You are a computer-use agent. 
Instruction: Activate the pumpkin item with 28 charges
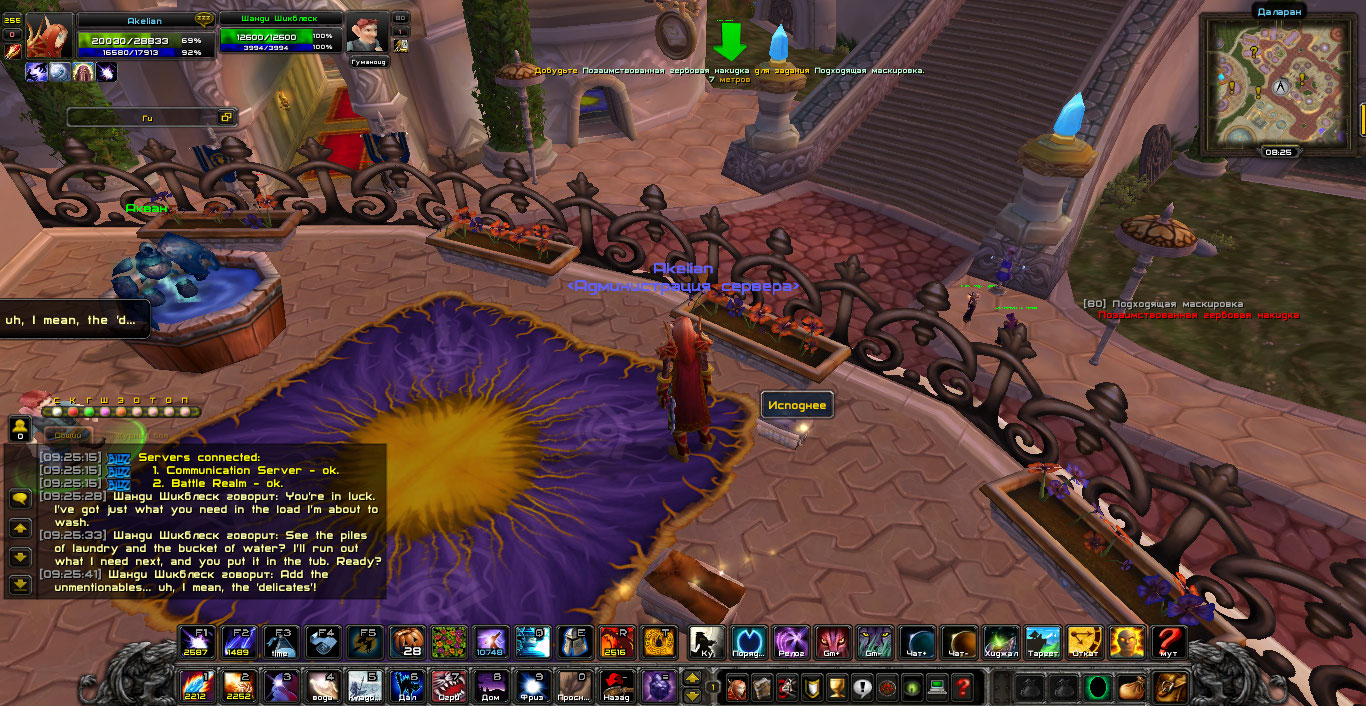[x=407, y=642]
